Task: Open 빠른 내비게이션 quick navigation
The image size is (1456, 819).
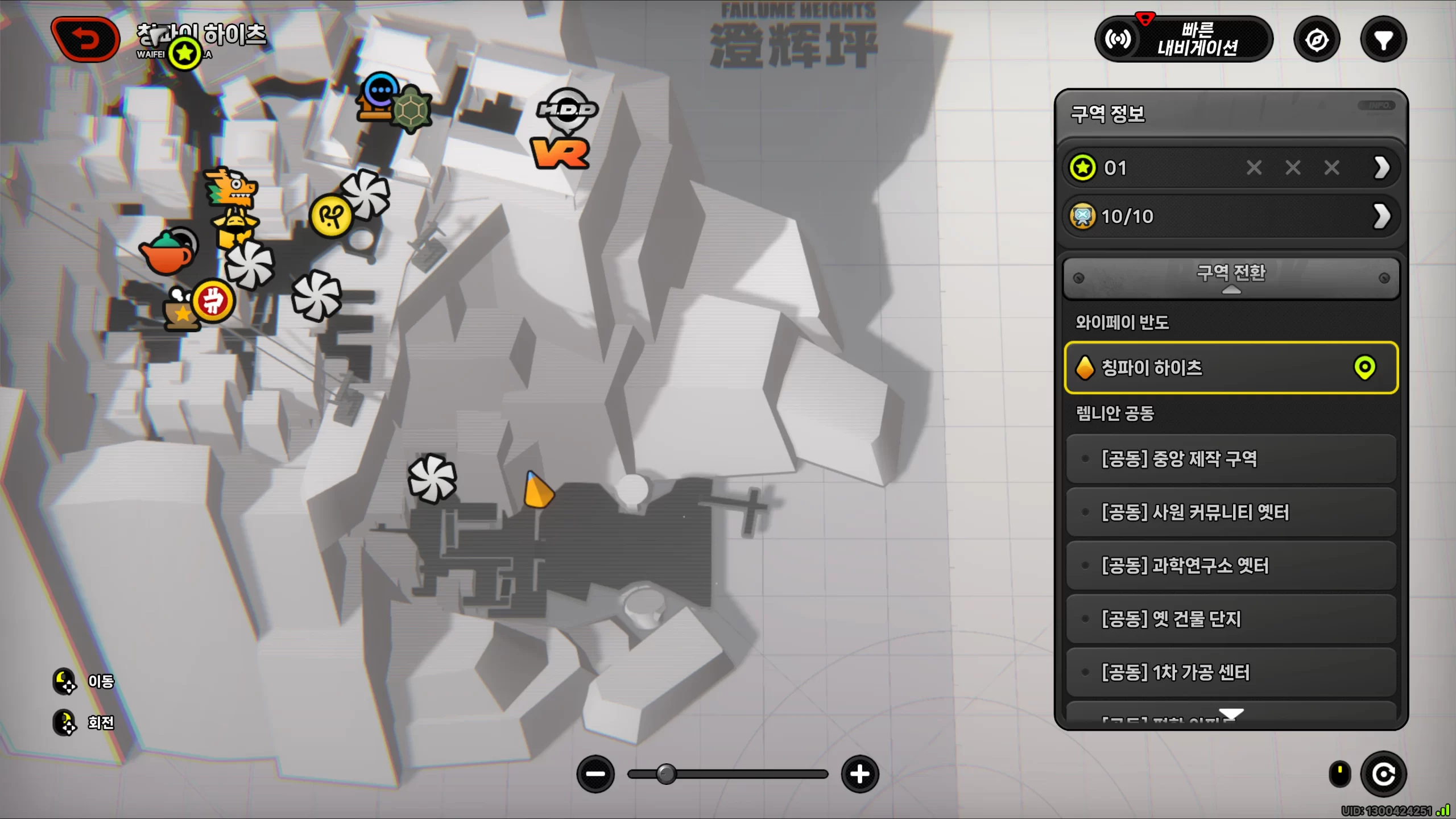Action: (x=1184, y=39)
